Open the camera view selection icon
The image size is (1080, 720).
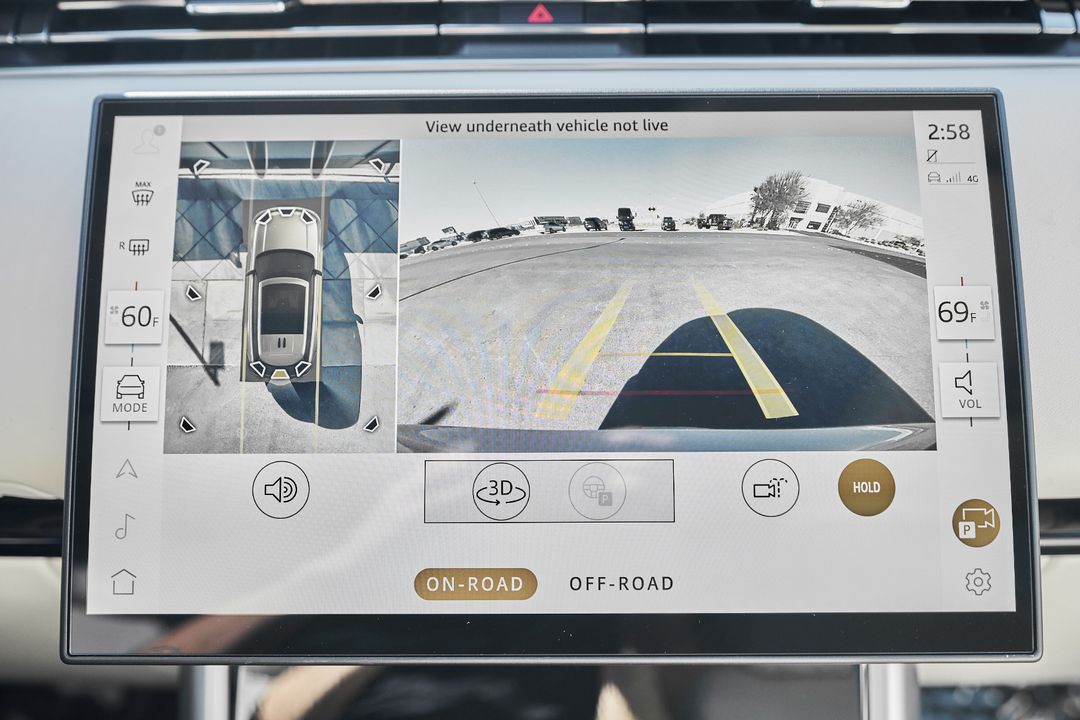770,489
